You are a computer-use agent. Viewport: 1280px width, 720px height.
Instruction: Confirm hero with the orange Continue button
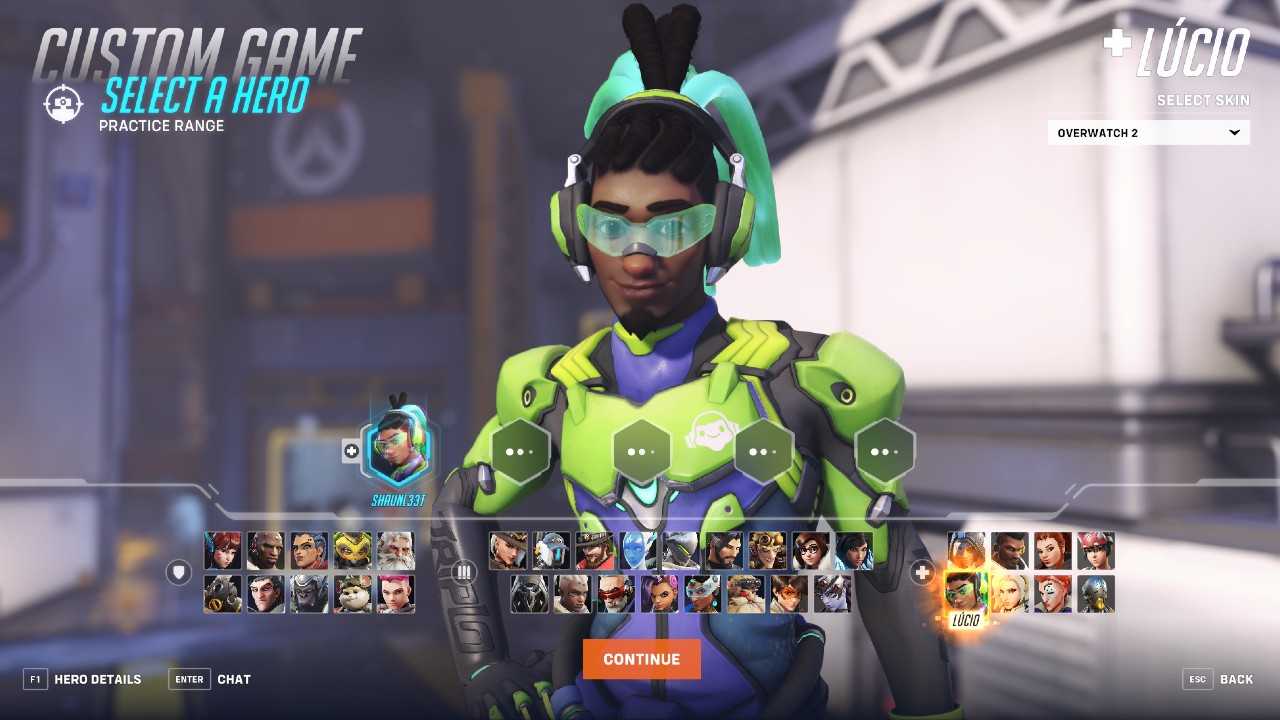pos(641,659)
